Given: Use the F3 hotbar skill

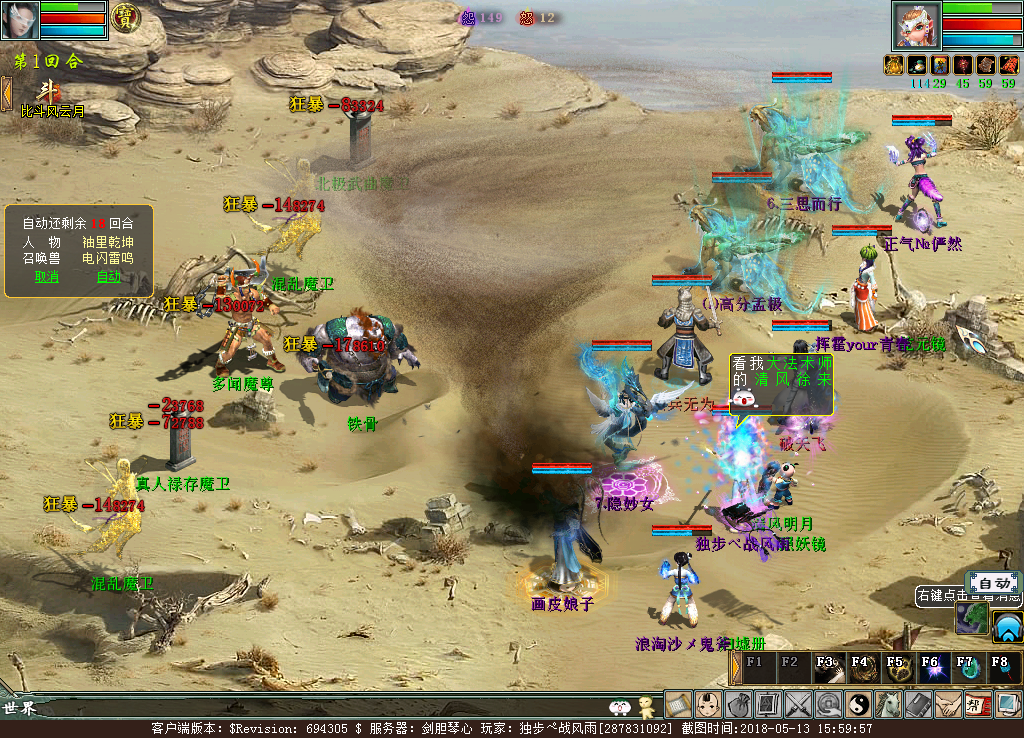Looking at the screenshot, I should click(x=828, y=667).
